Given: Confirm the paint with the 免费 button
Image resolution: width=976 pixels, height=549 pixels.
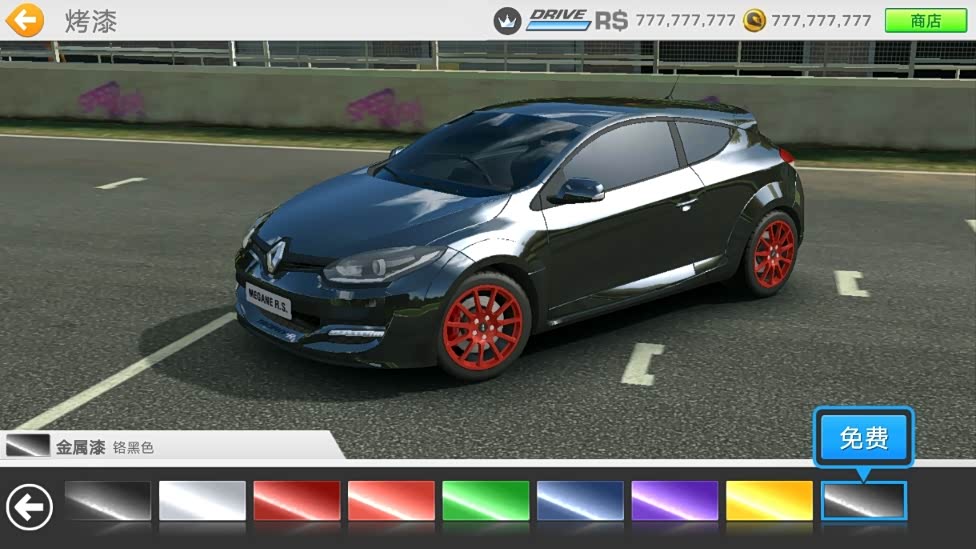Looking at the screenshot, I should click(863, 437).
